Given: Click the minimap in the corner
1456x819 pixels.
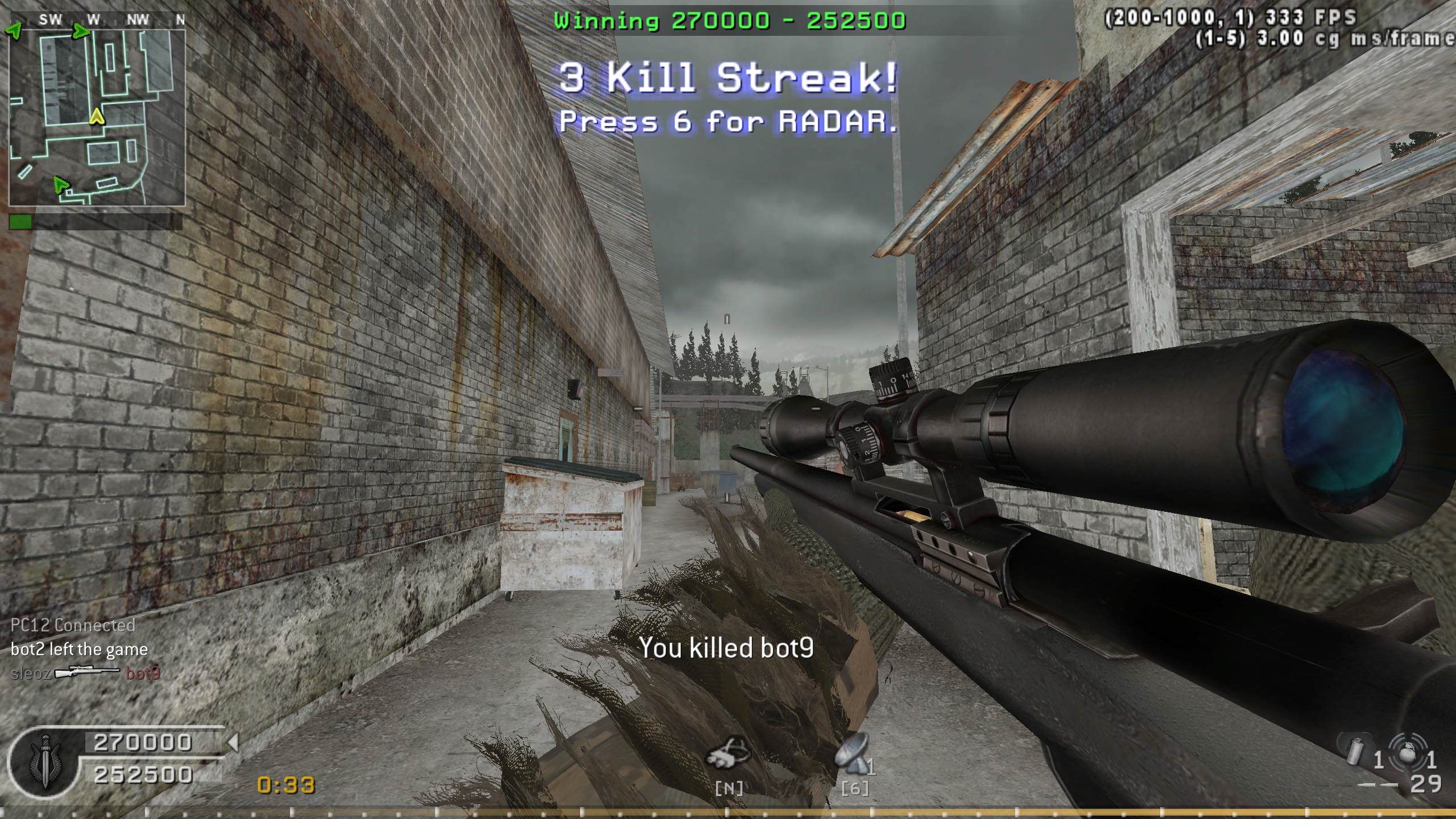Looking at the screenshot, I should (x=97, y=117).
